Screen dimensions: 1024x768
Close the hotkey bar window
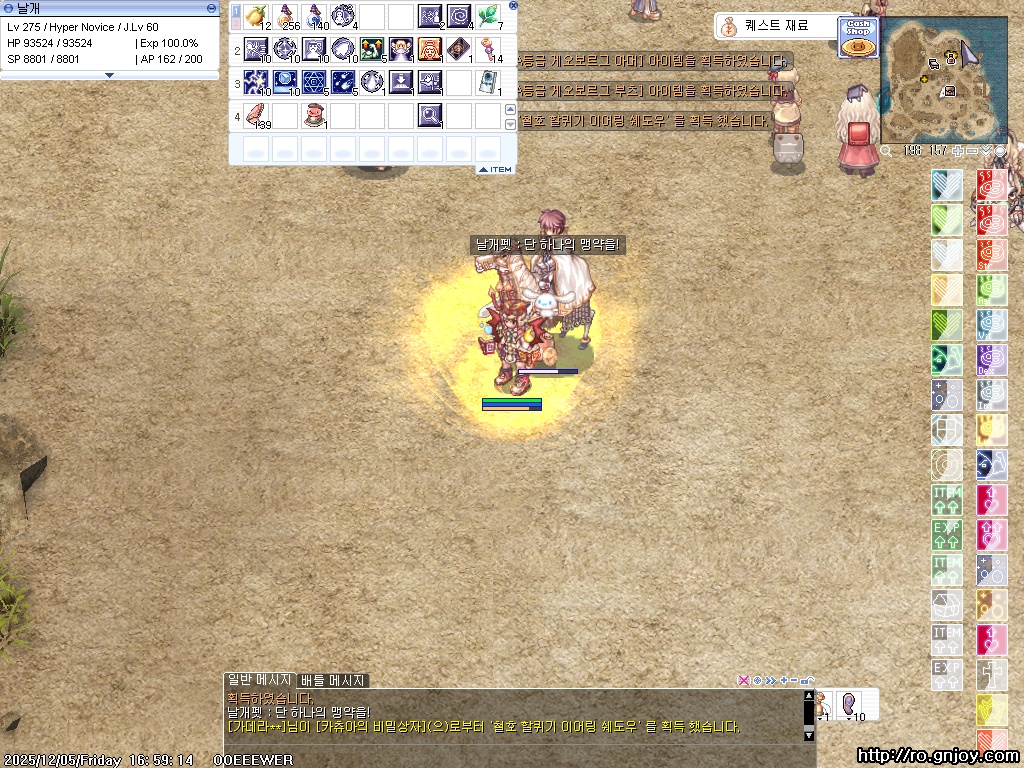[514, 5]
